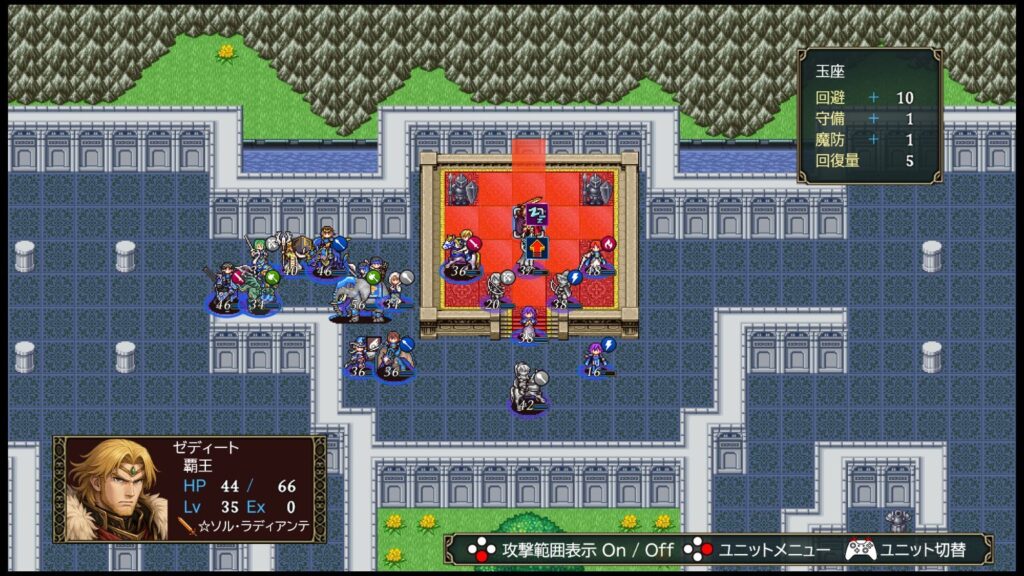Select the level 16 purple-haired lightning mage

tap(596, 358)
